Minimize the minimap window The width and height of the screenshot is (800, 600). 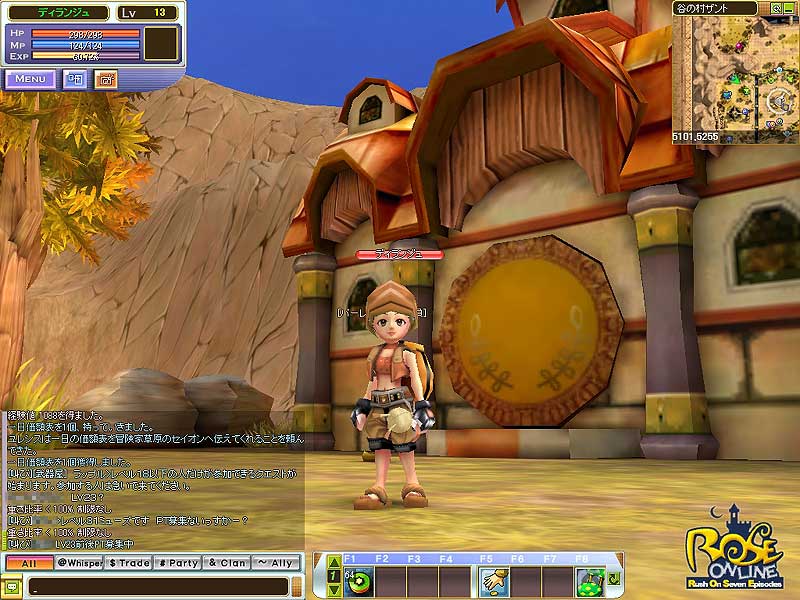click(x=789, y=8)
